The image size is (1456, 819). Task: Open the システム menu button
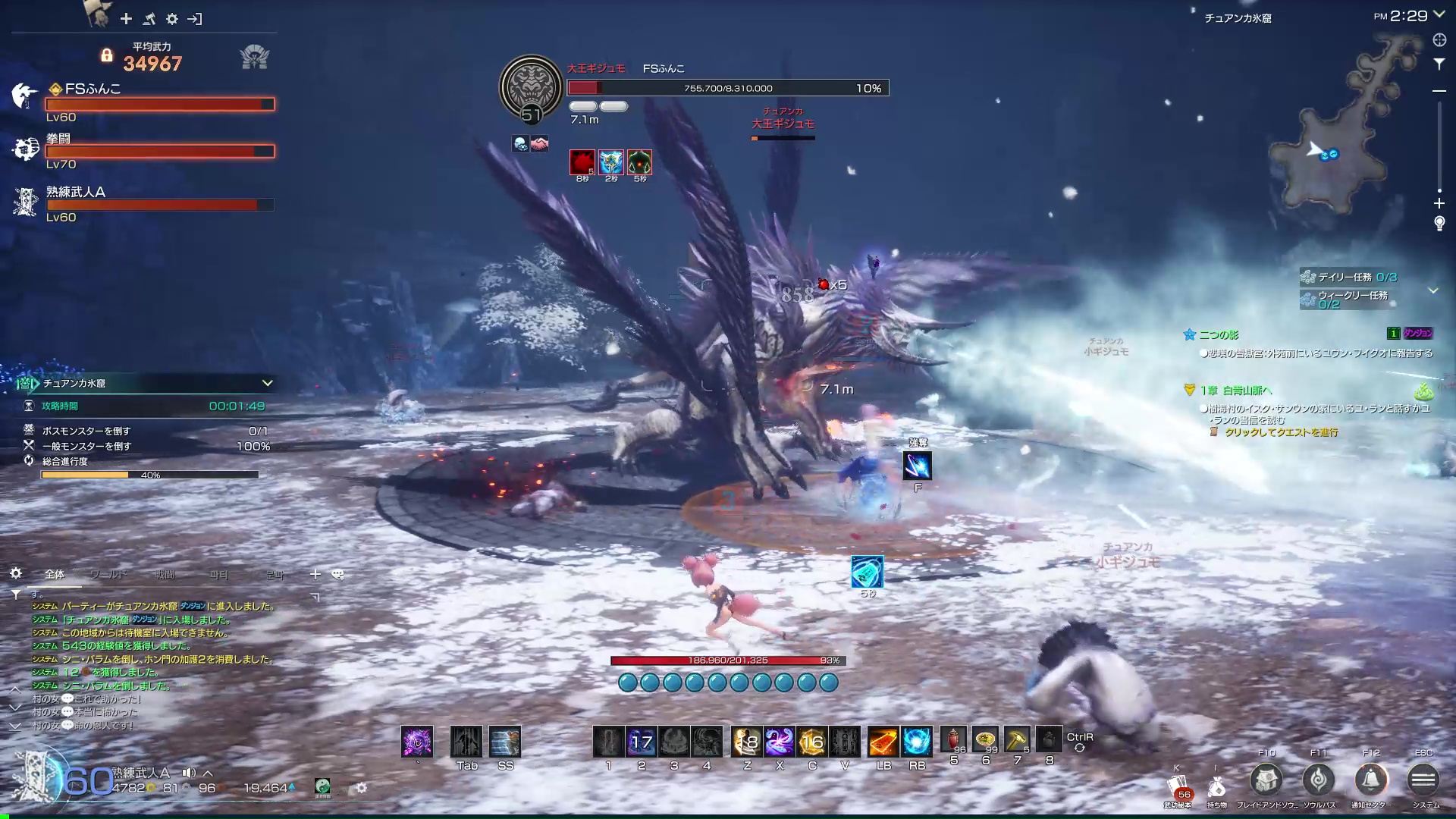click(x=1423, y=780)
